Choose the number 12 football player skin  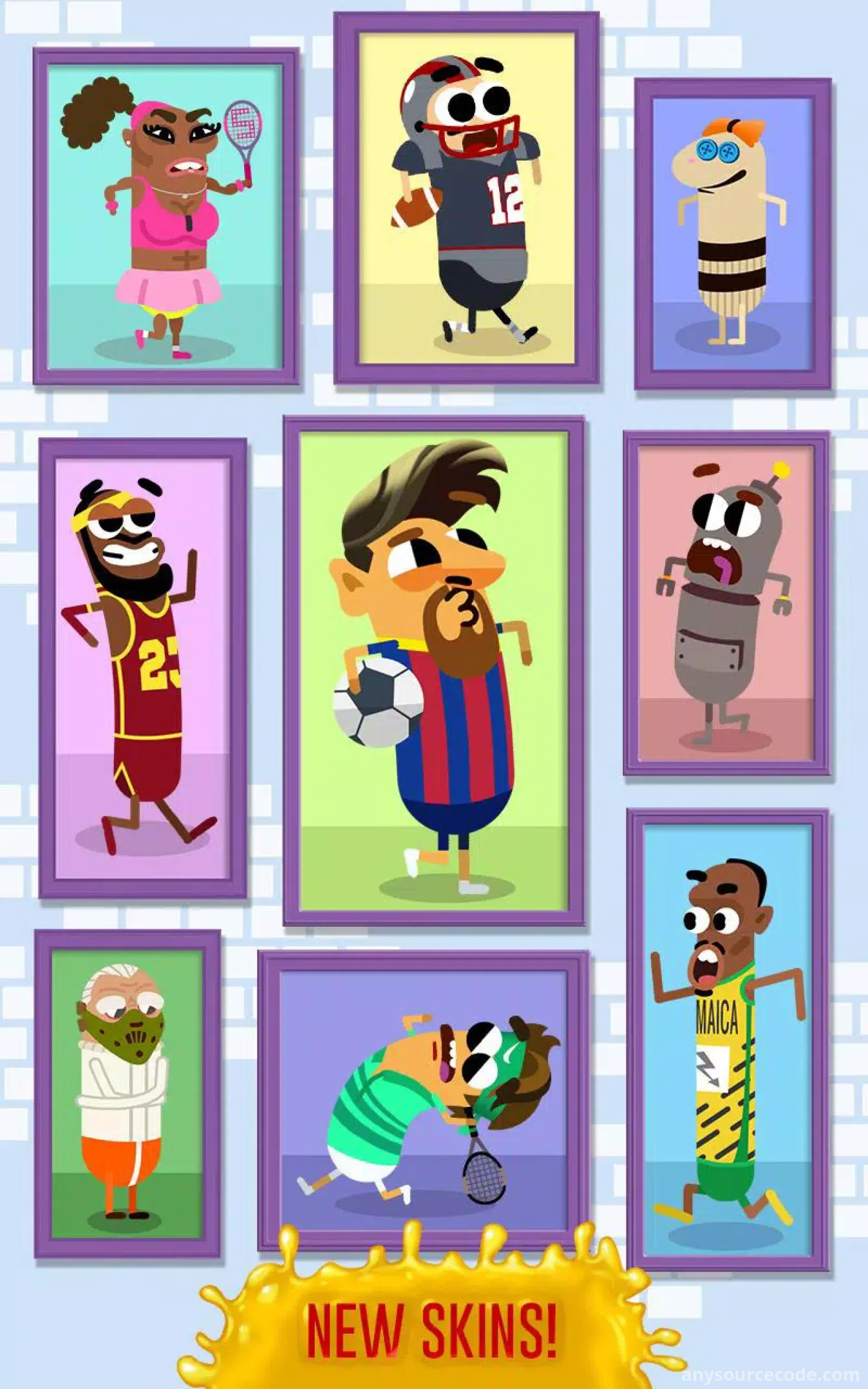click(466, 198)
